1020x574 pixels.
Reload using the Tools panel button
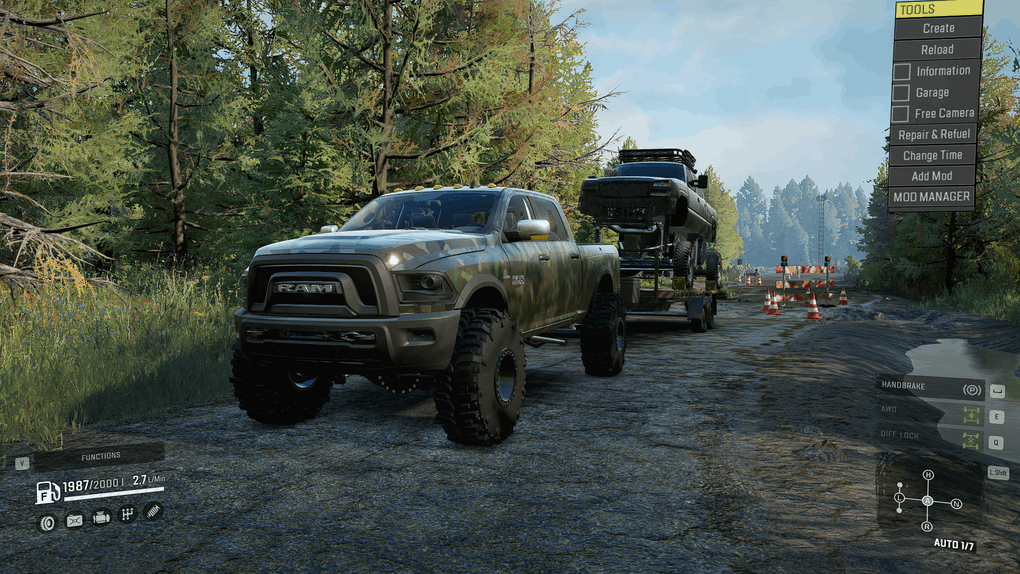[937, 49]
